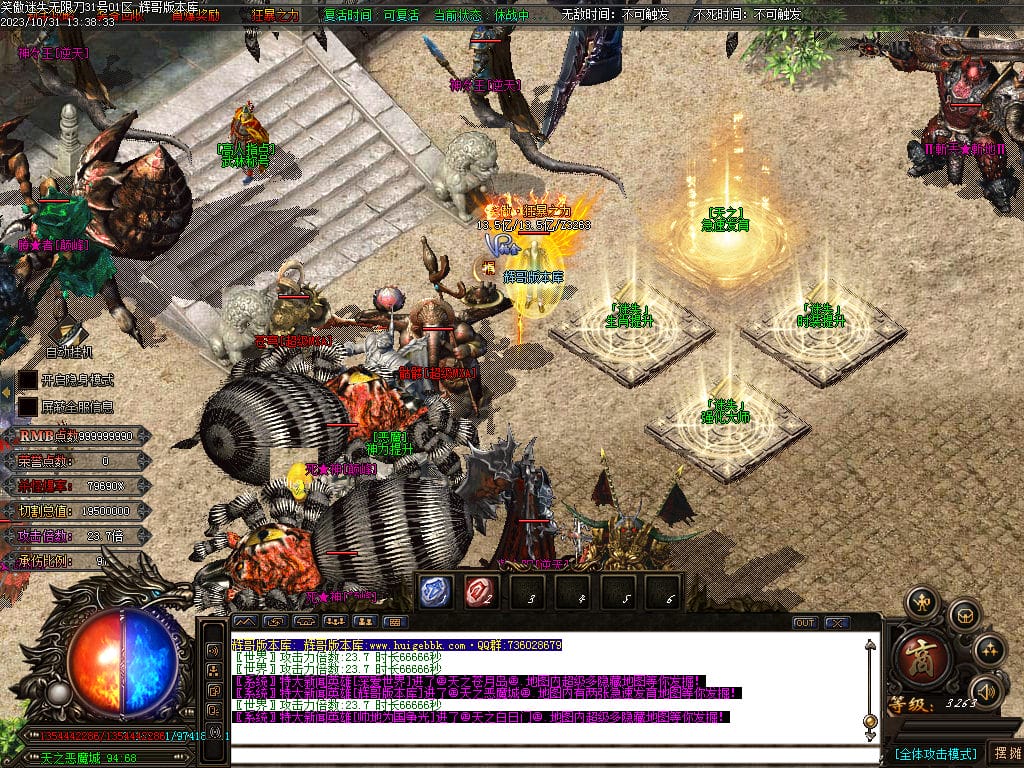Image resolution: width=1024 pixels, height=768 pixels.
Task: Open the 摆摊 stall button
Action: (x=1004, y=753)
